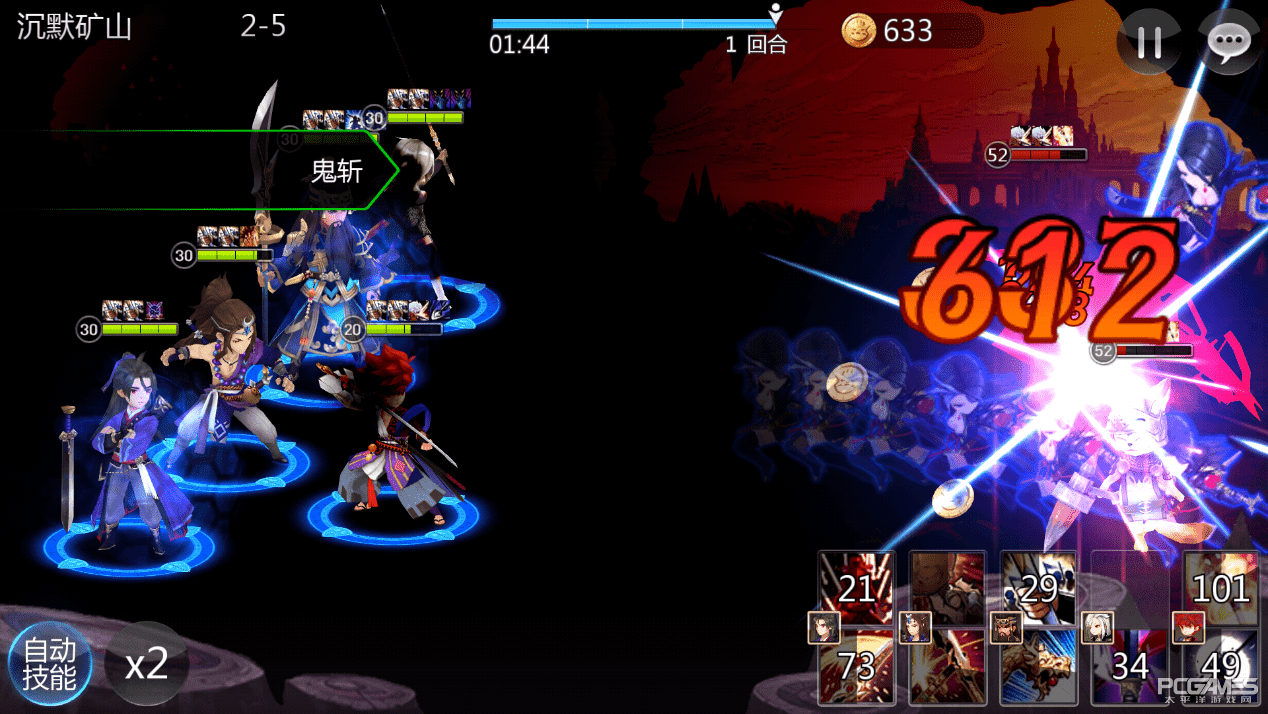Pause the battle
The height and width of the screenshot is (714, 1268).
tap(1149, 42)
